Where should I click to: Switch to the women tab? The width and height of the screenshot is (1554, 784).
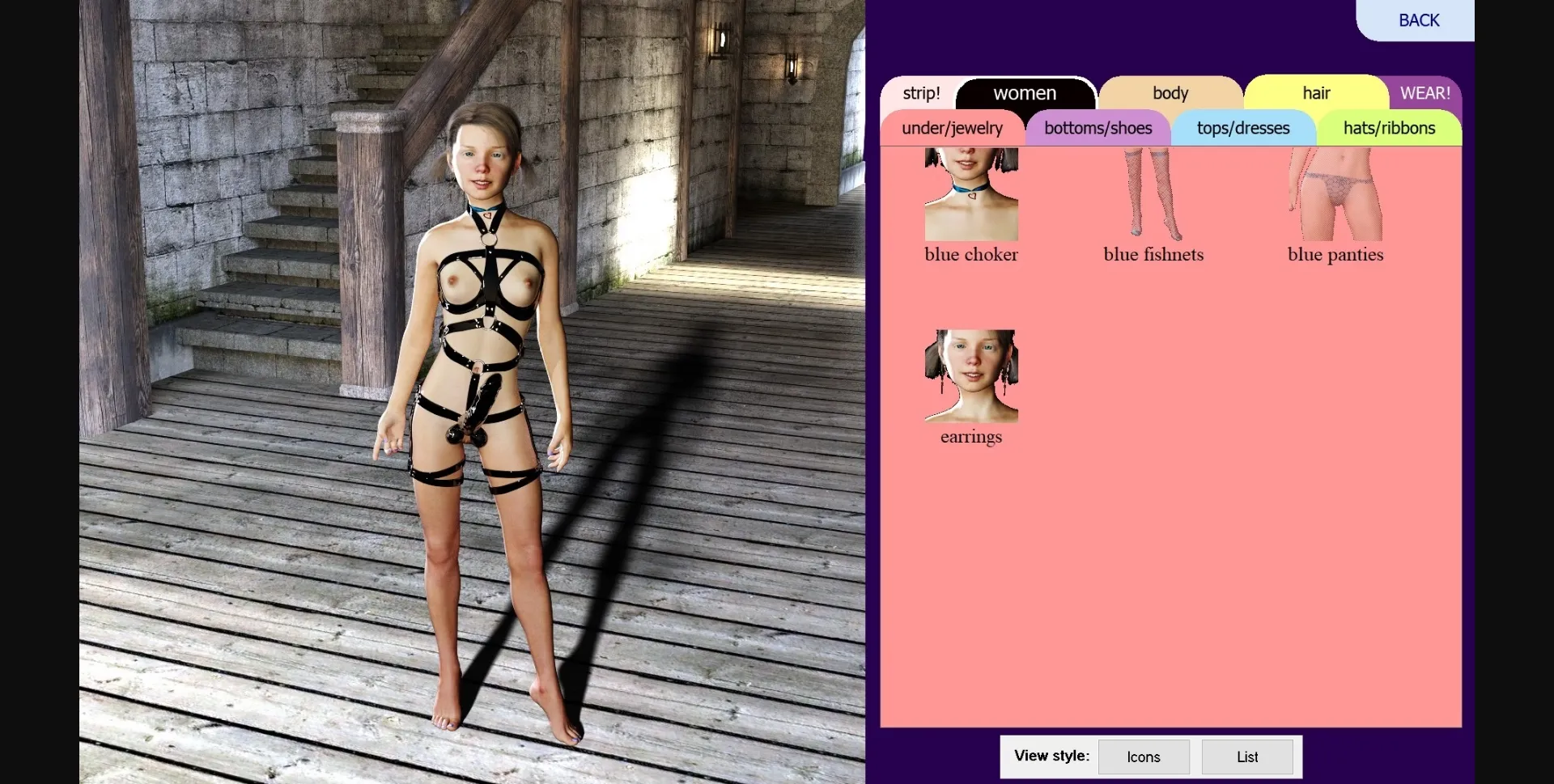tap(1025, 92)
